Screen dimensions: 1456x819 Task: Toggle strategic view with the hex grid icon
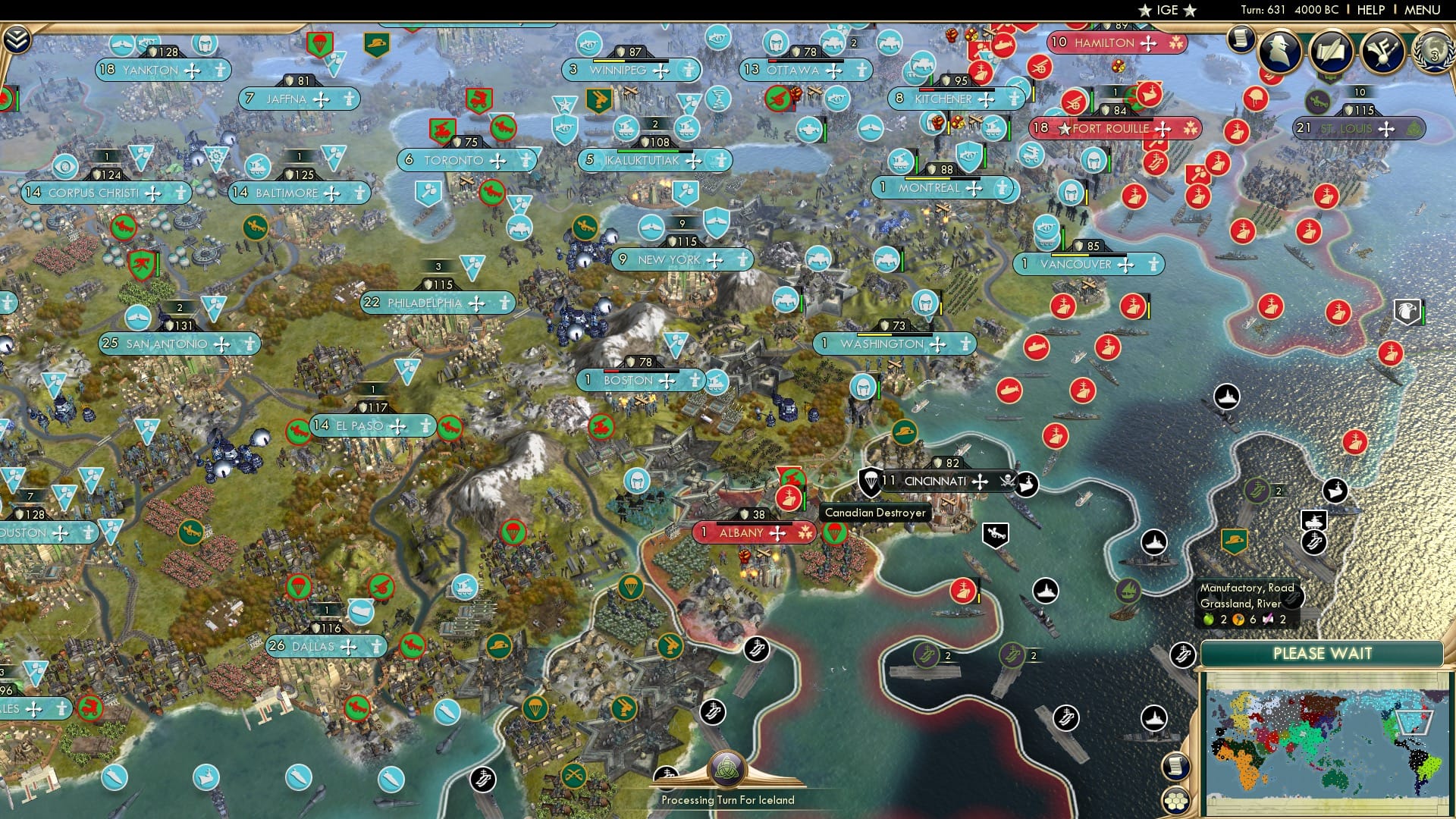click(1176, 800)
